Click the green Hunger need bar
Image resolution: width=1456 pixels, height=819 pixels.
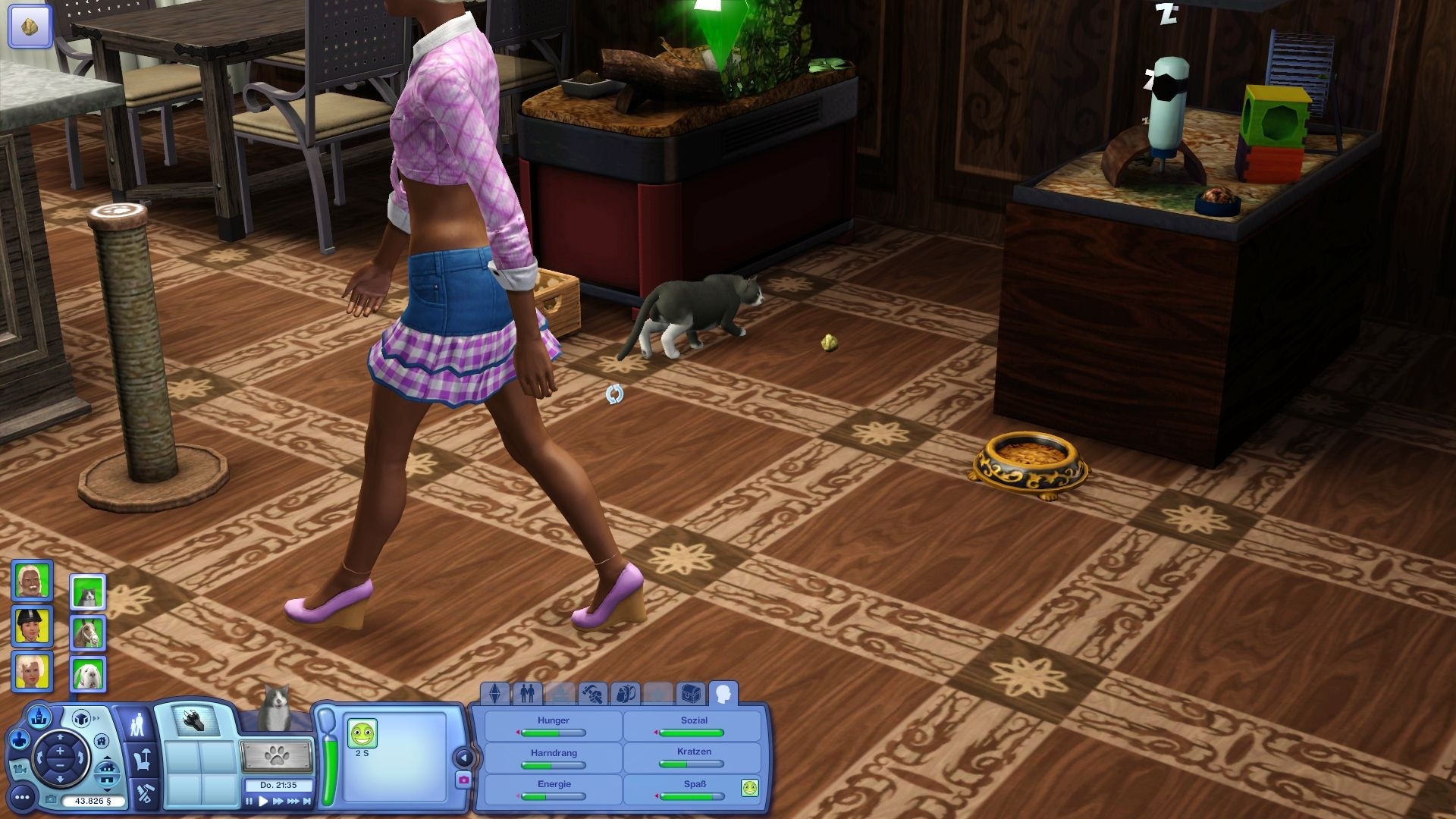pos(553,732)
